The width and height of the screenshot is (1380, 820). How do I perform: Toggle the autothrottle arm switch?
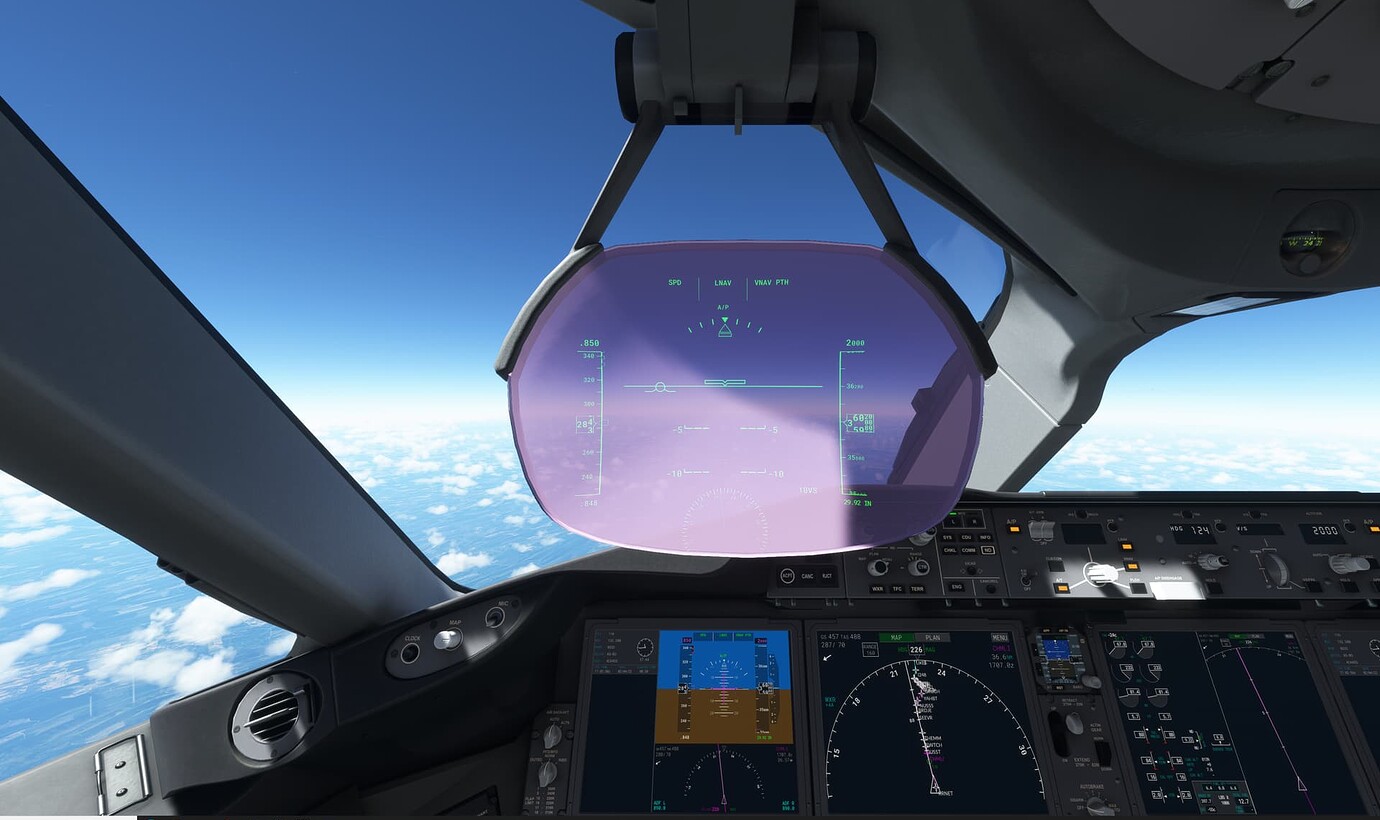coord(1040,528)
